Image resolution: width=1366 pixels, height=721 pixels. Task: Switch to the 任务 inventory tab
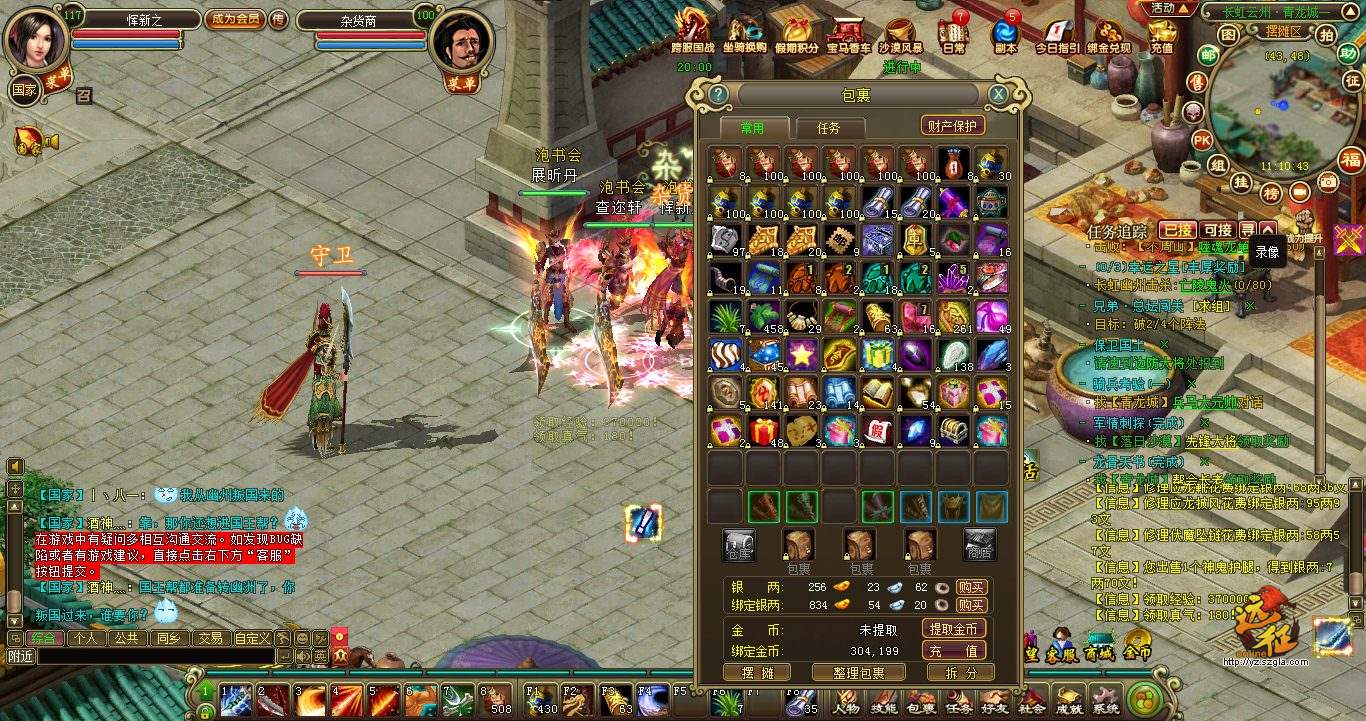[x=829, y=128]
